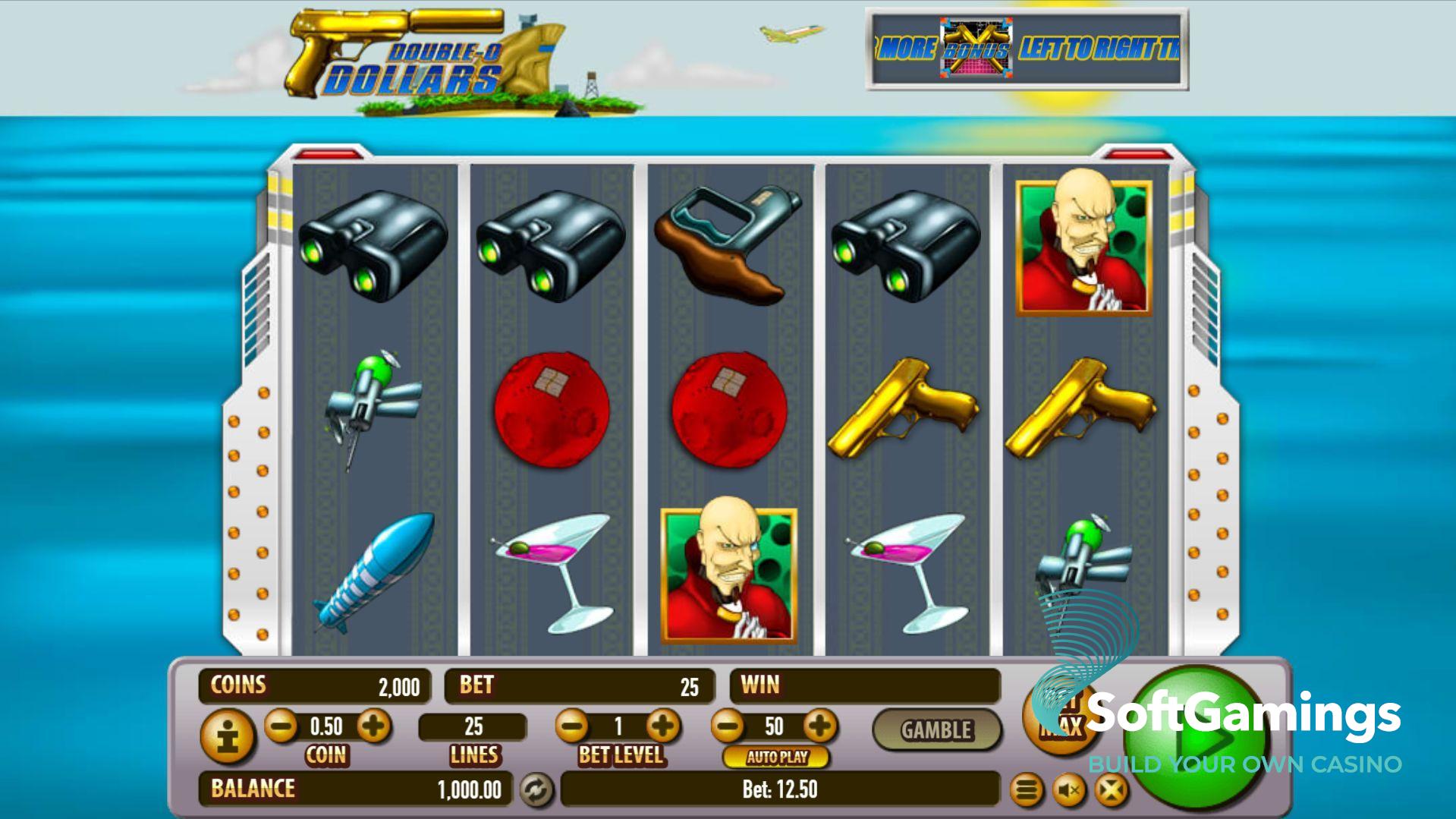The width and height of the screenshot is (1456, 819).
Task: Lower the bet level
Action: pyautogui.click(x=572, y=726)
